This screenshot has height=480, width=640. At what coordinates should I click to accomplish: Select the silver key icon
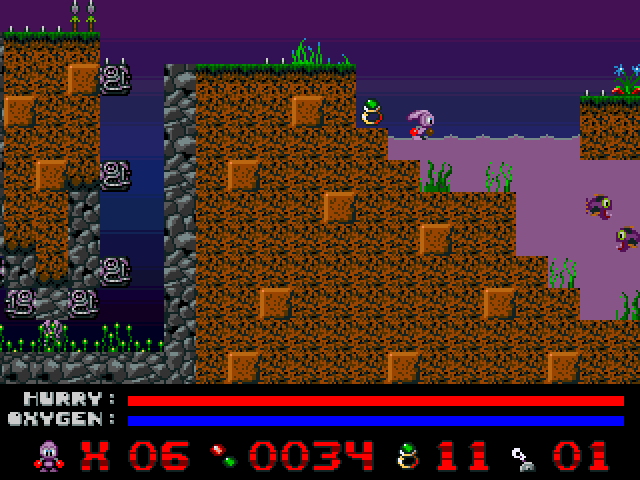521,456
